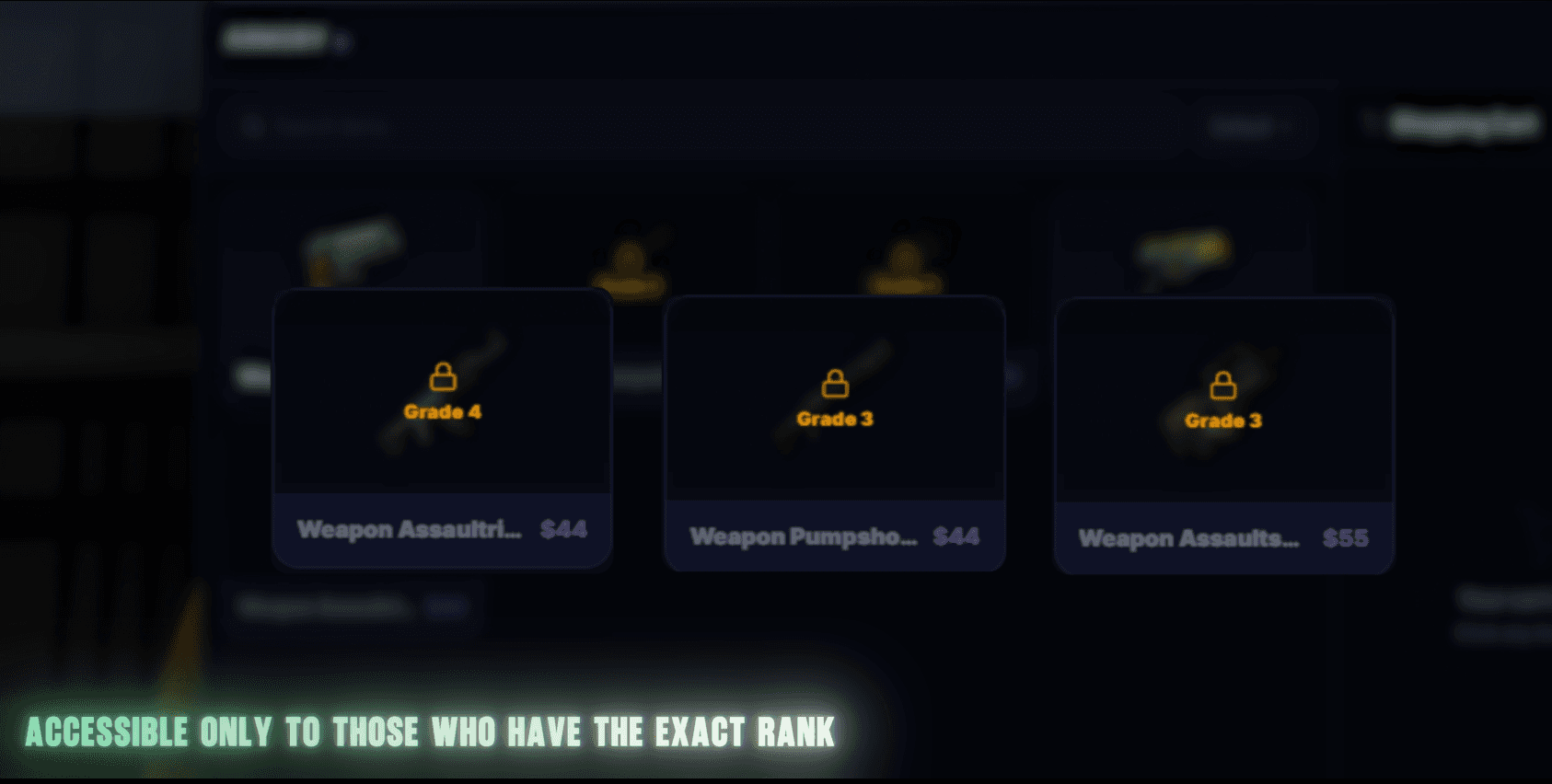Click the lock icon on the Grade 4 card
Viewport: 1552px width, 784px height.
(x=442, y=377)
